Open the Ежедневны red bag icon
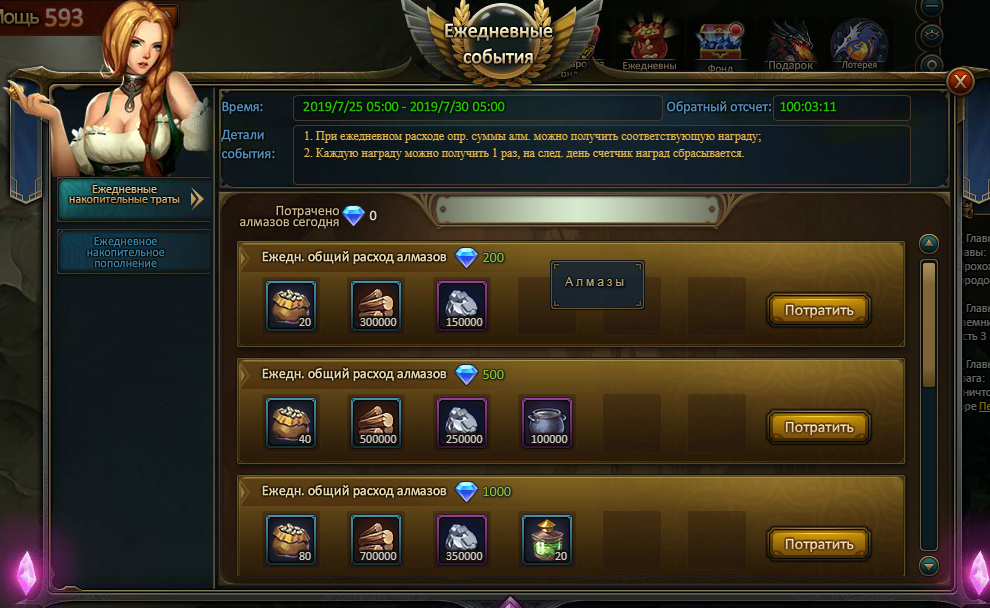 tap(648, 45)
